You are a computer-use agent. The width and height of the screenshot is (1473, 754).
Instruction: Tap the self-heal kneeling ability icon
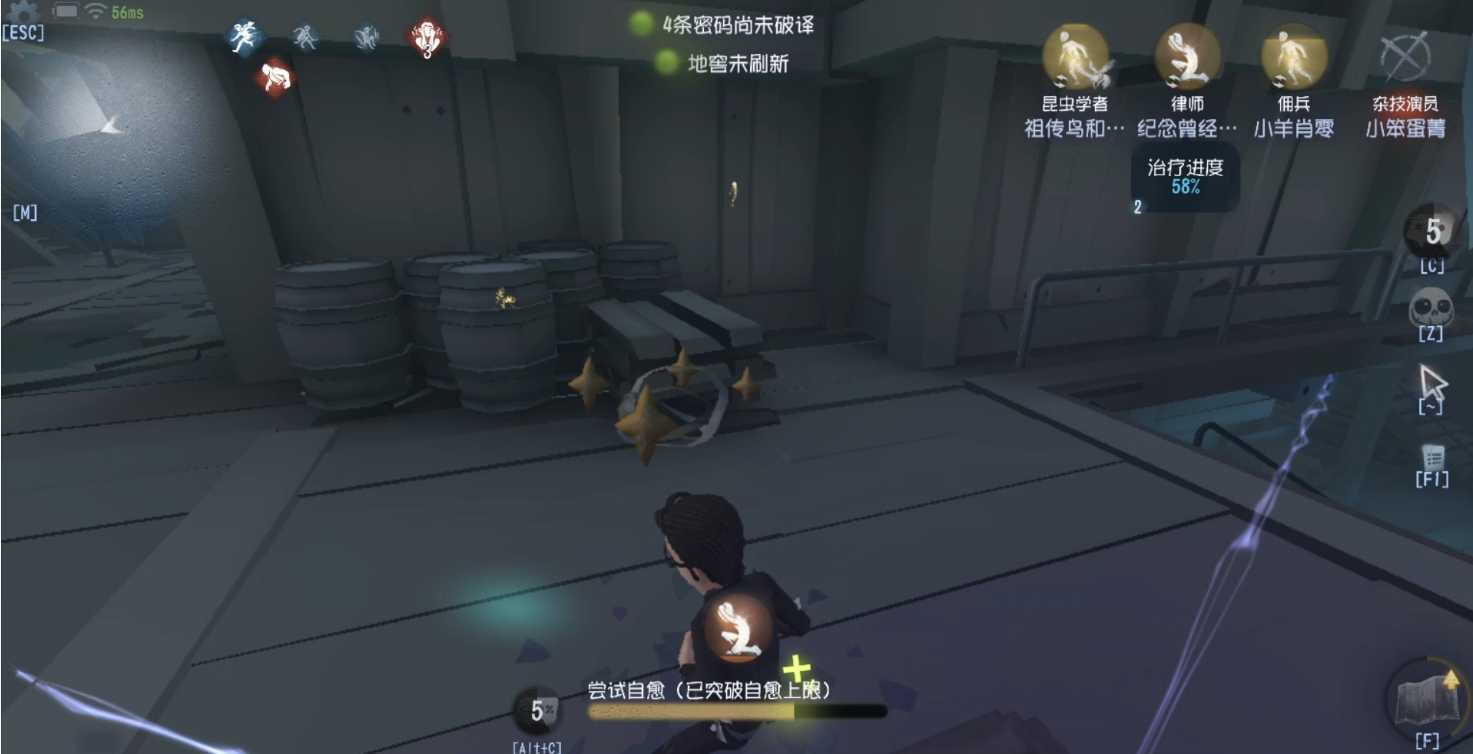tap(735, 628)
